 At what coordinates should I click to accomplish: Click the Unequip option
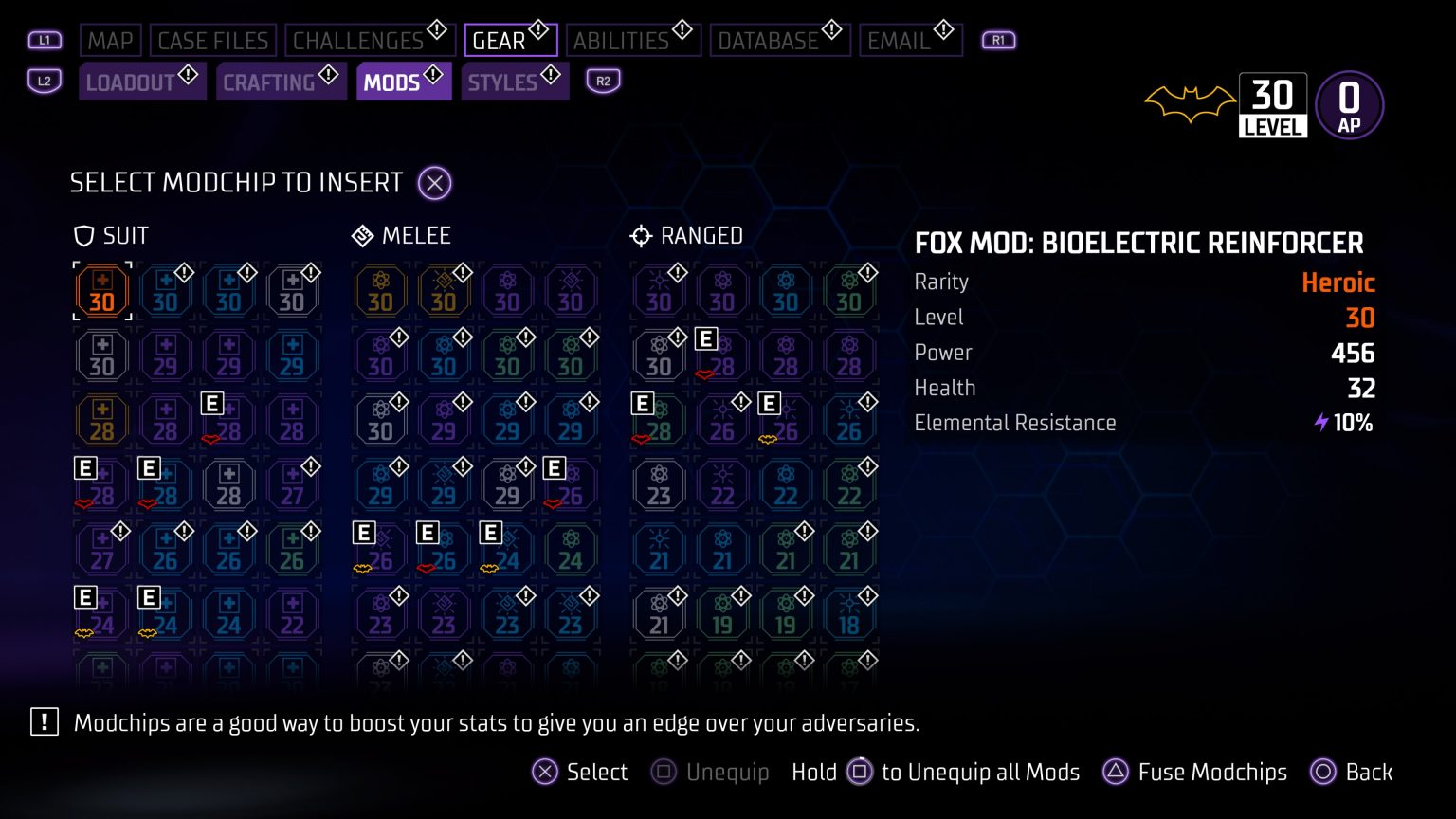pos(709,773)
